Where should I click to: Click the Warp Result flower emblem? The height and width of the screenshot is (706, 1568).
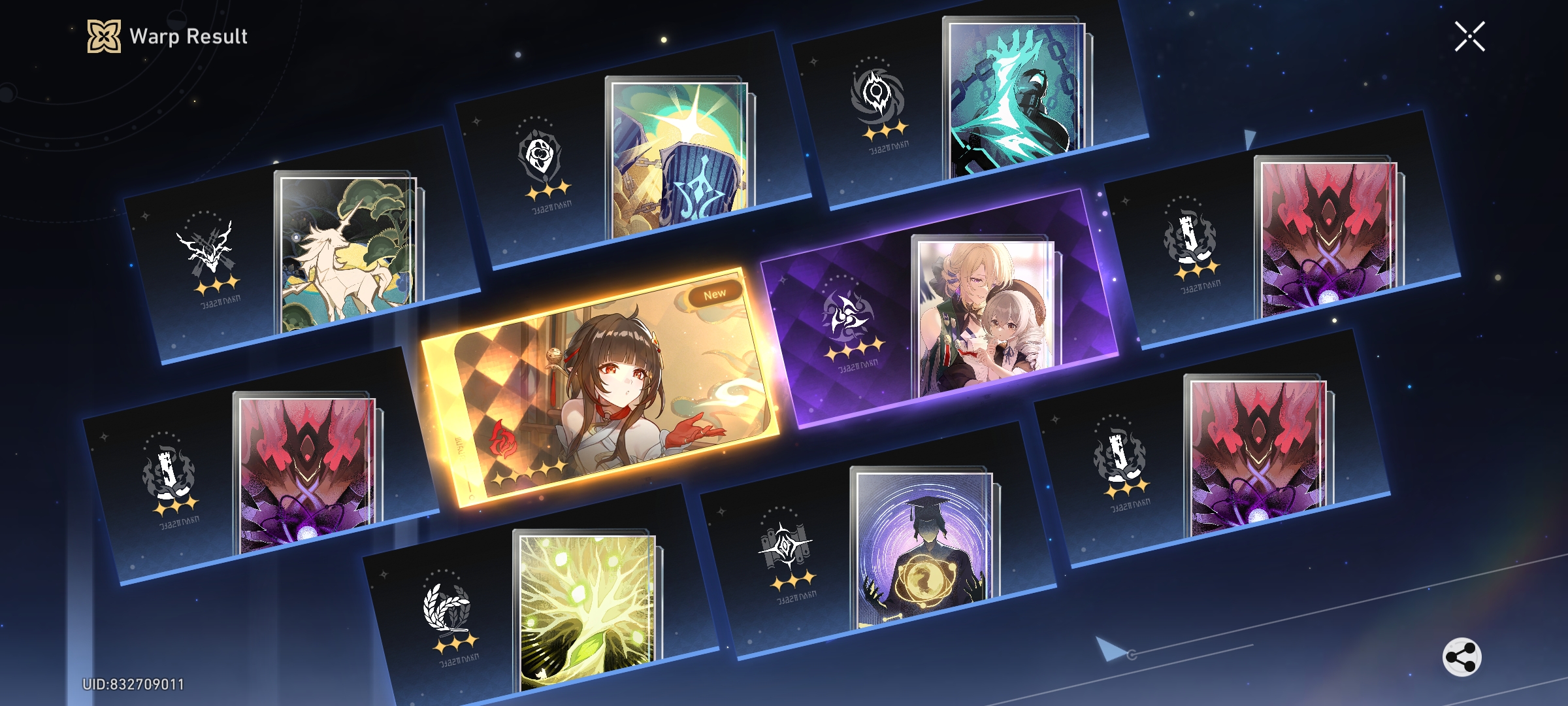(105, 37)
